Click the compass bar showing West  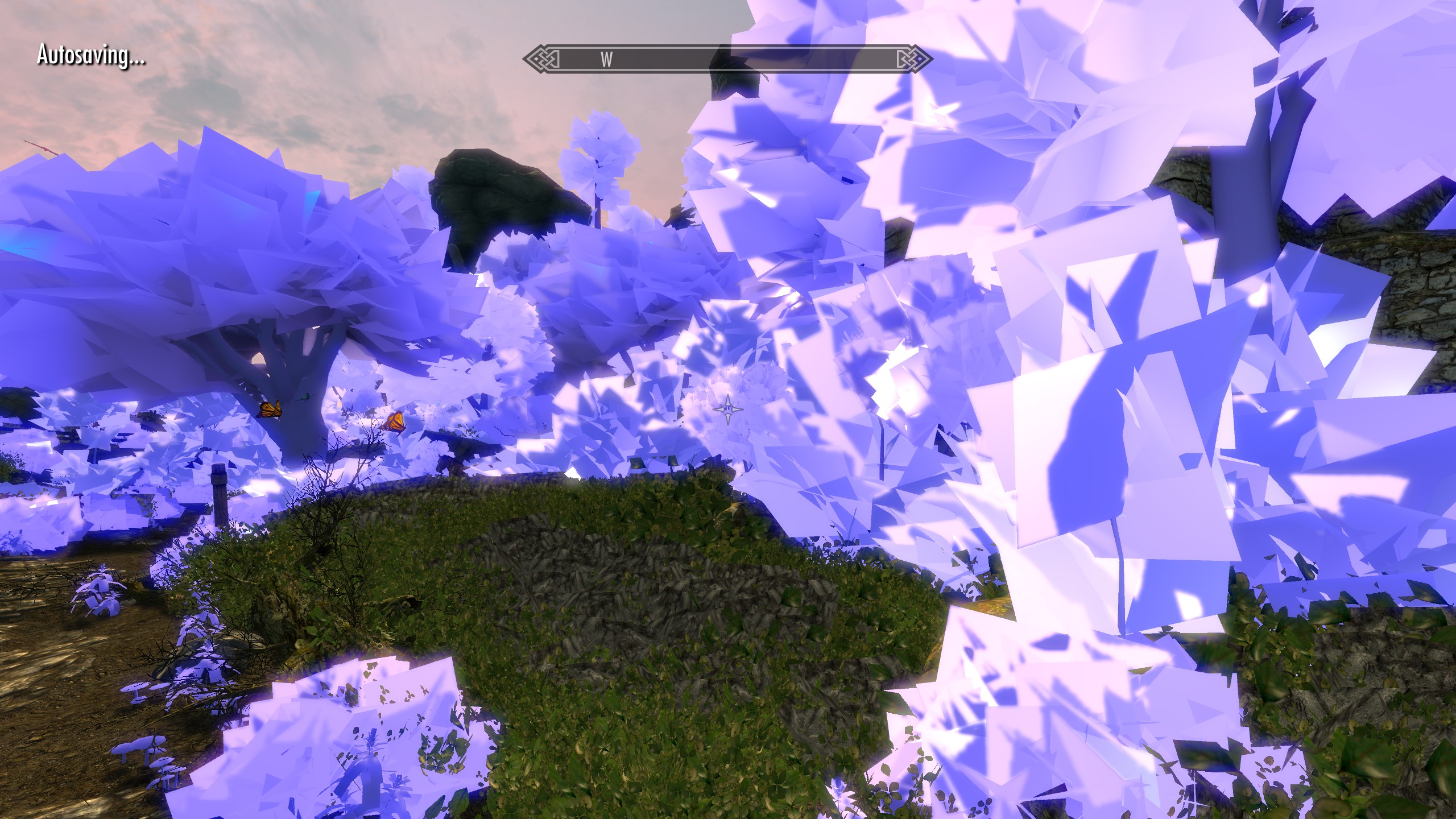[727, 59]
